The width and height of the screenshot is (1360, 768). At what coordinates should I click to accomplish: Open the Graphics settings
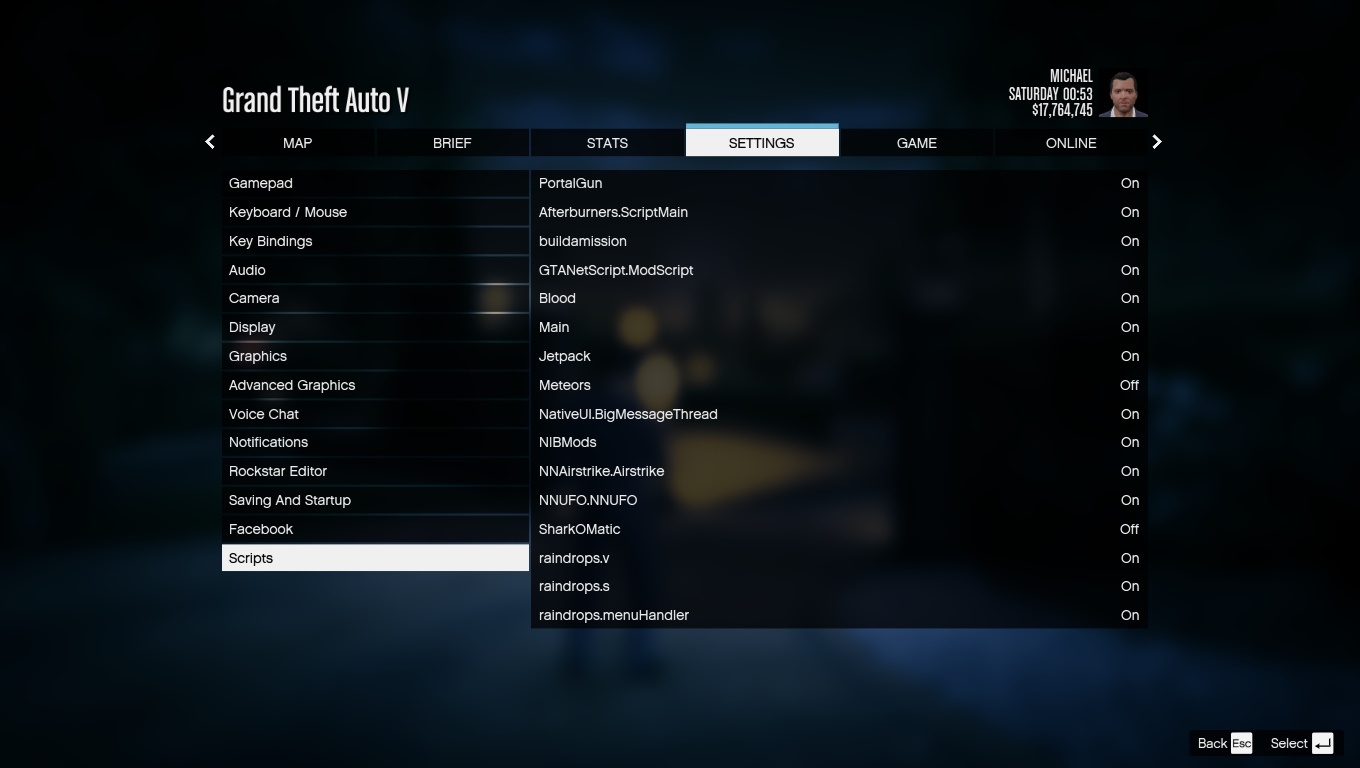(375, 356)
